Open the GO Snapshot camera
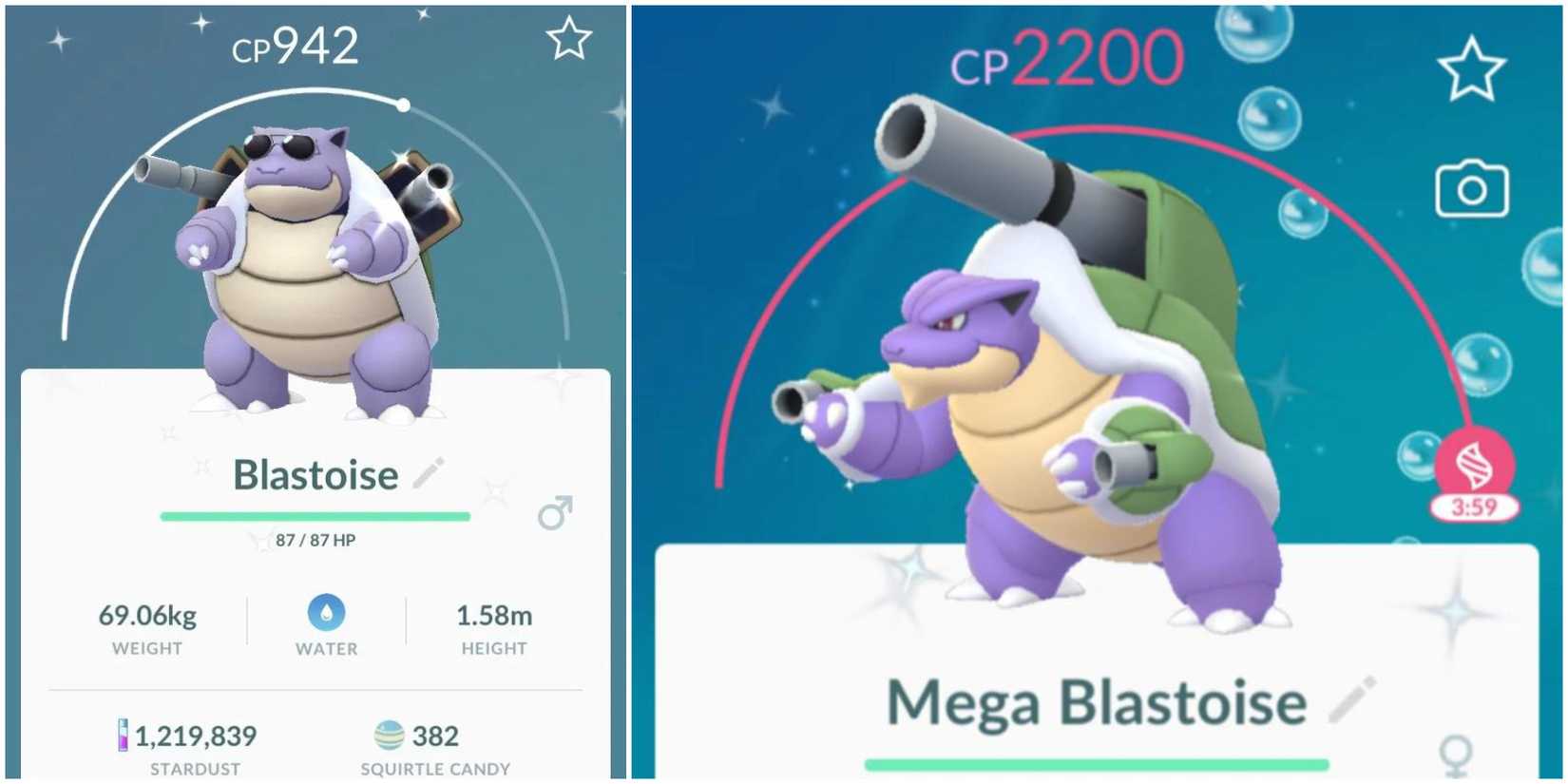The image size is (1568, 784). pyautogui.click(x=1469, y=190)
